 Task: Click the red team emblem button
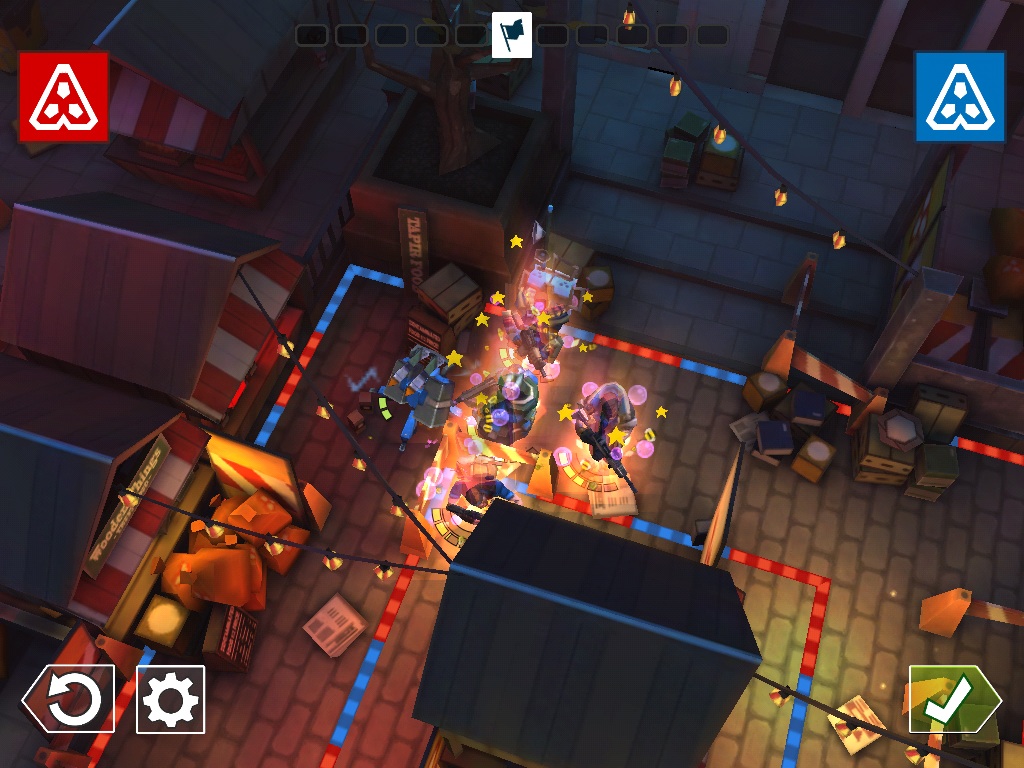coord(63,96)
